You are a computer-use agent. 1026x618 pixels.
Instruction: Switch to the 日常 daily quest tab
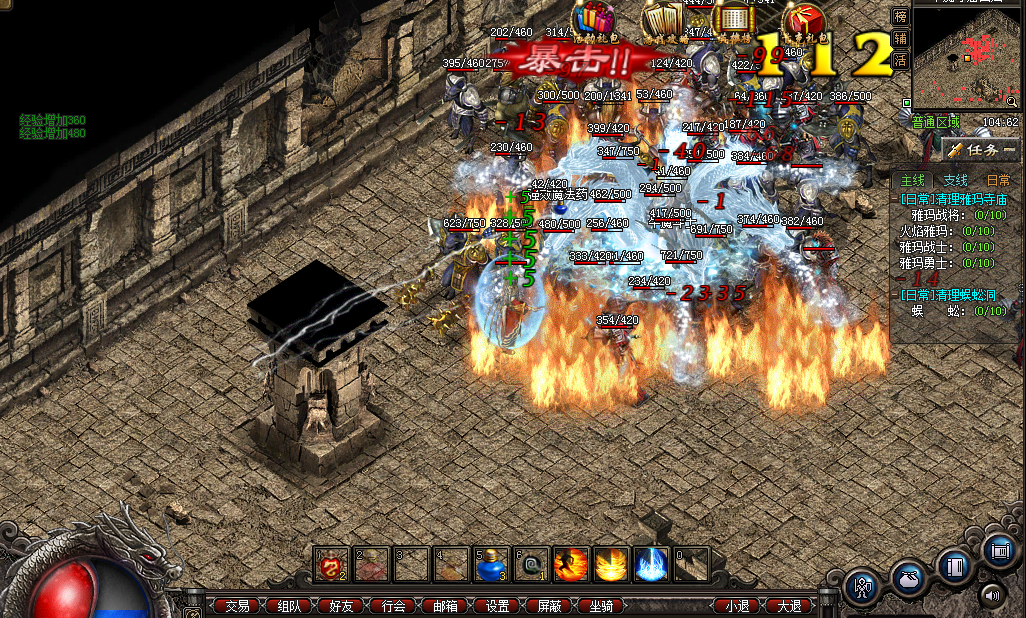(x=997, y=180)
